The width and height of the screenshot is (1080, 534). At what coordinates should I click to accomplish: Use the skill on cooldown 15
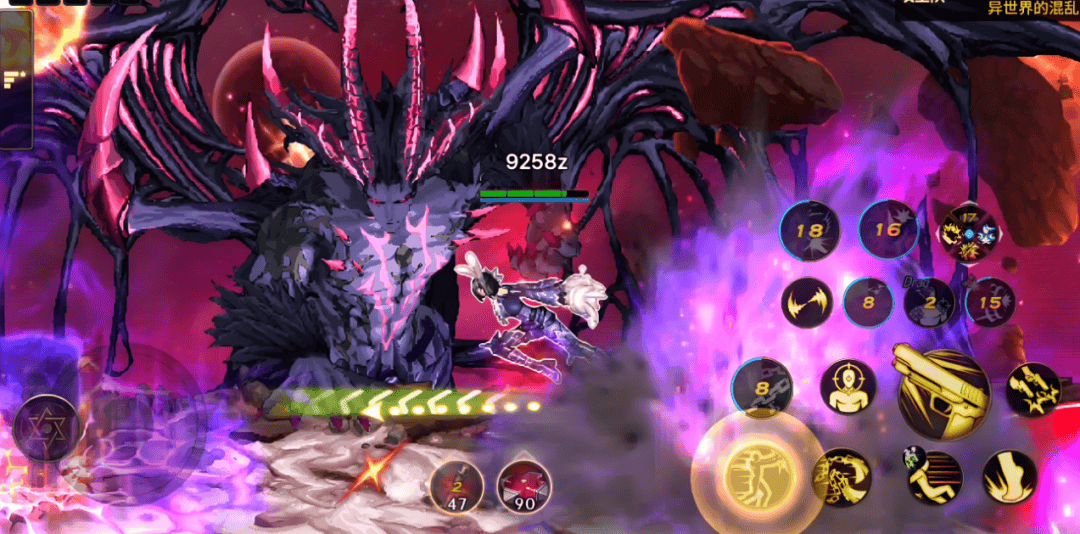point(990,302)
